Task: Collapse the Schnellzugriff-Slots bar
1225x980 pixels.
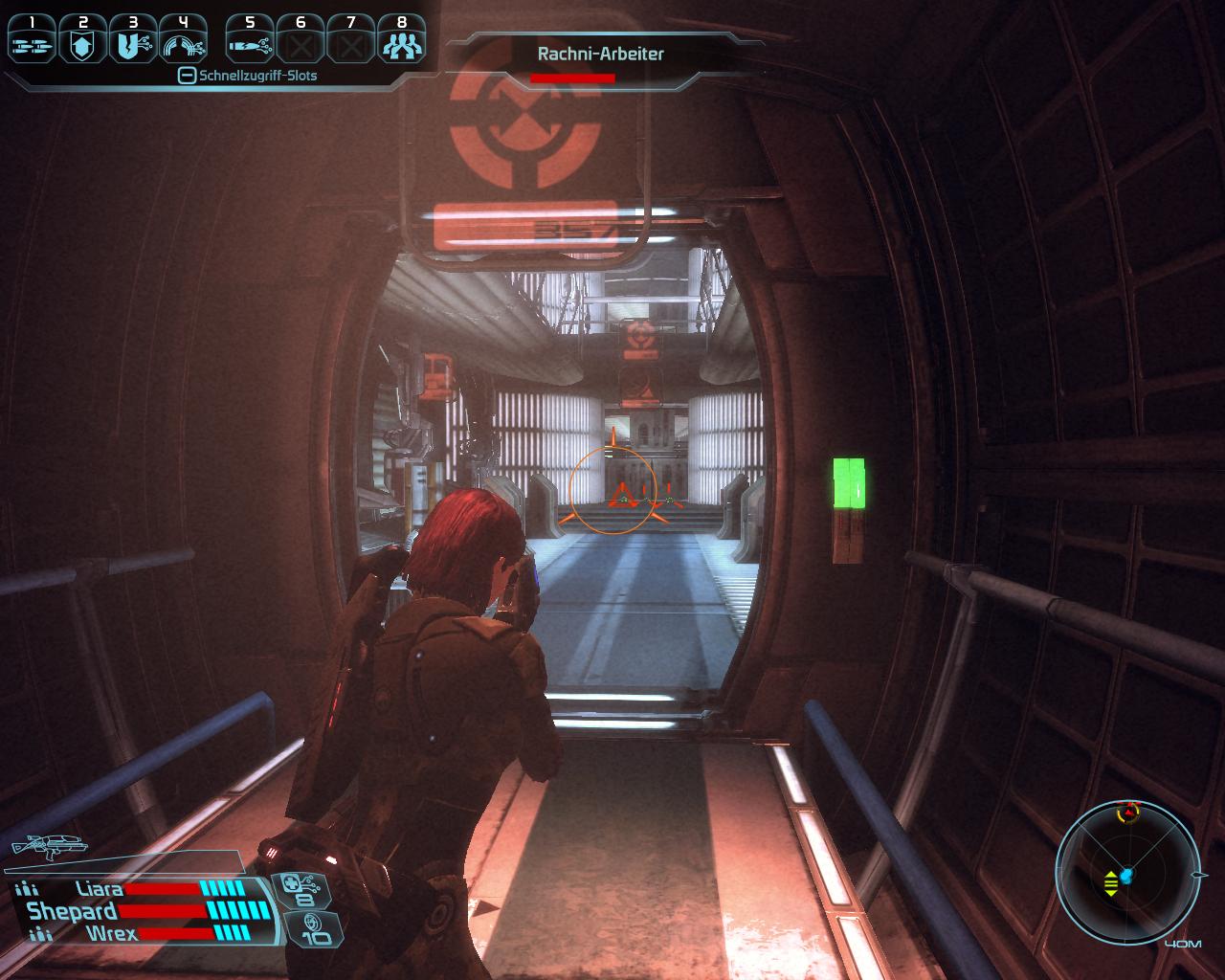Action: click(188, 76)
